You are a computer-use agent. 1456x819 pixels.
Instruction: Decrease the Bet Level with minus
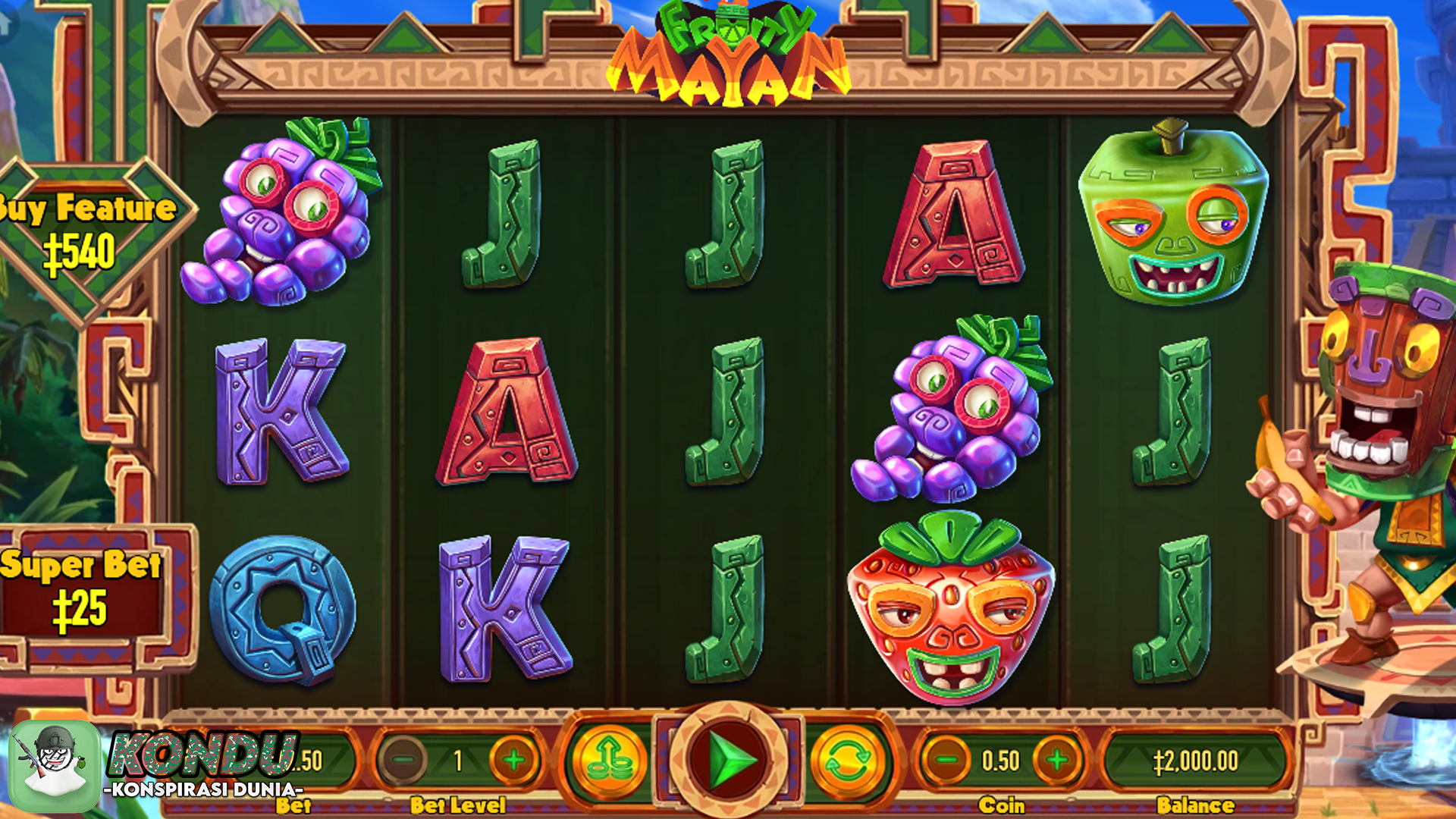(x=404, y=760)
